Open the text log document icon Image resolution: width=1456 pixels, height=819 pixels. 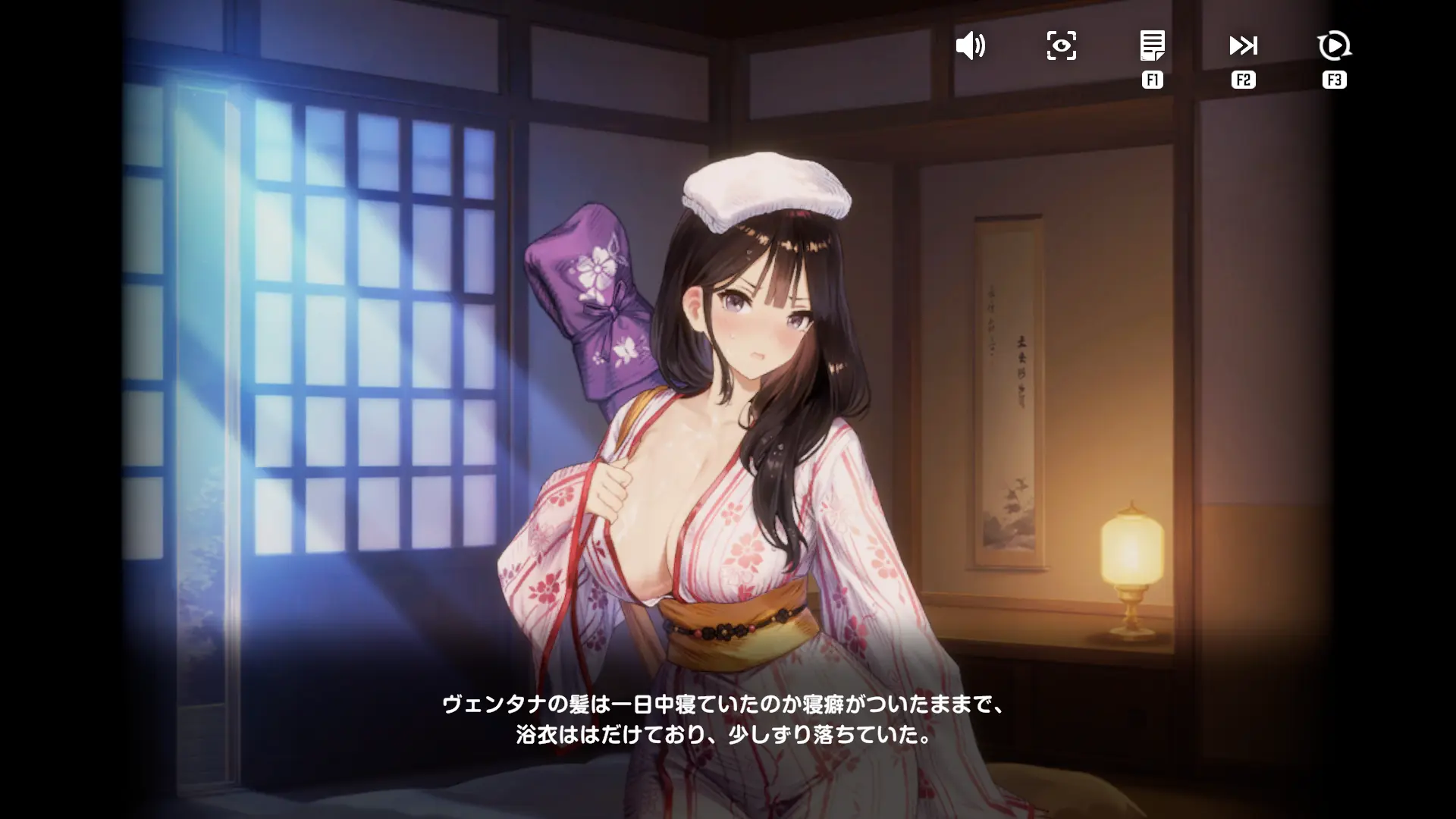(x=1152, y=45)
